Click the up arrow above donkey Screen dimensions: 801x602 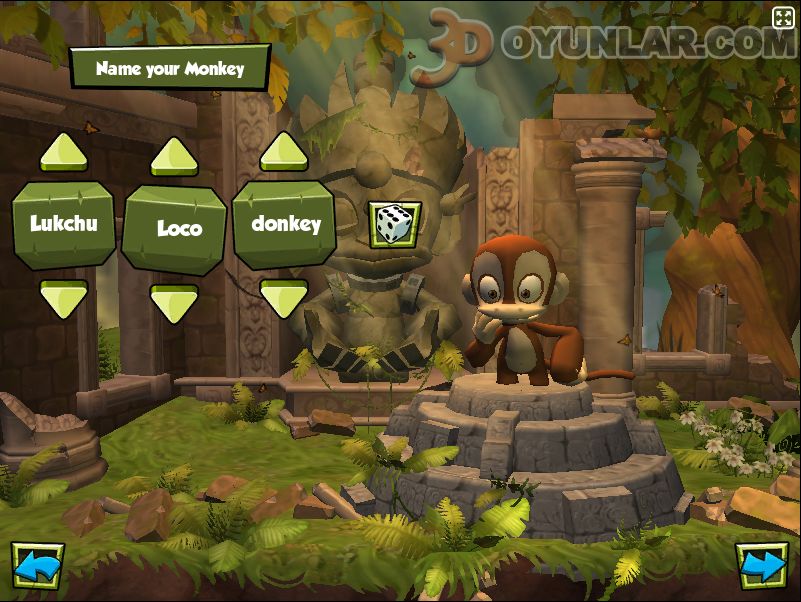[x=284, y=152]
